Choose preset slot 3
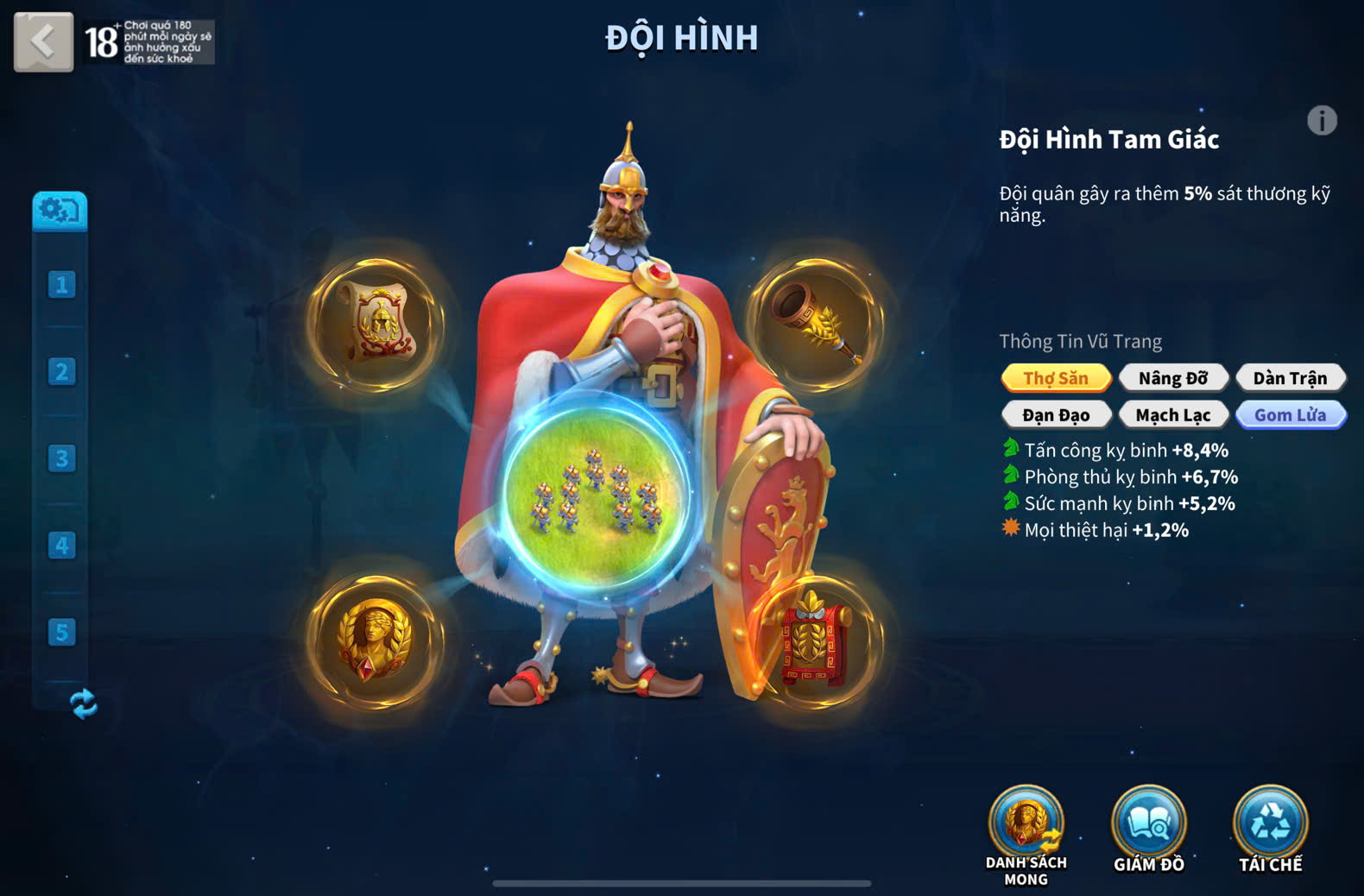1364x896 pixels. 61,458
